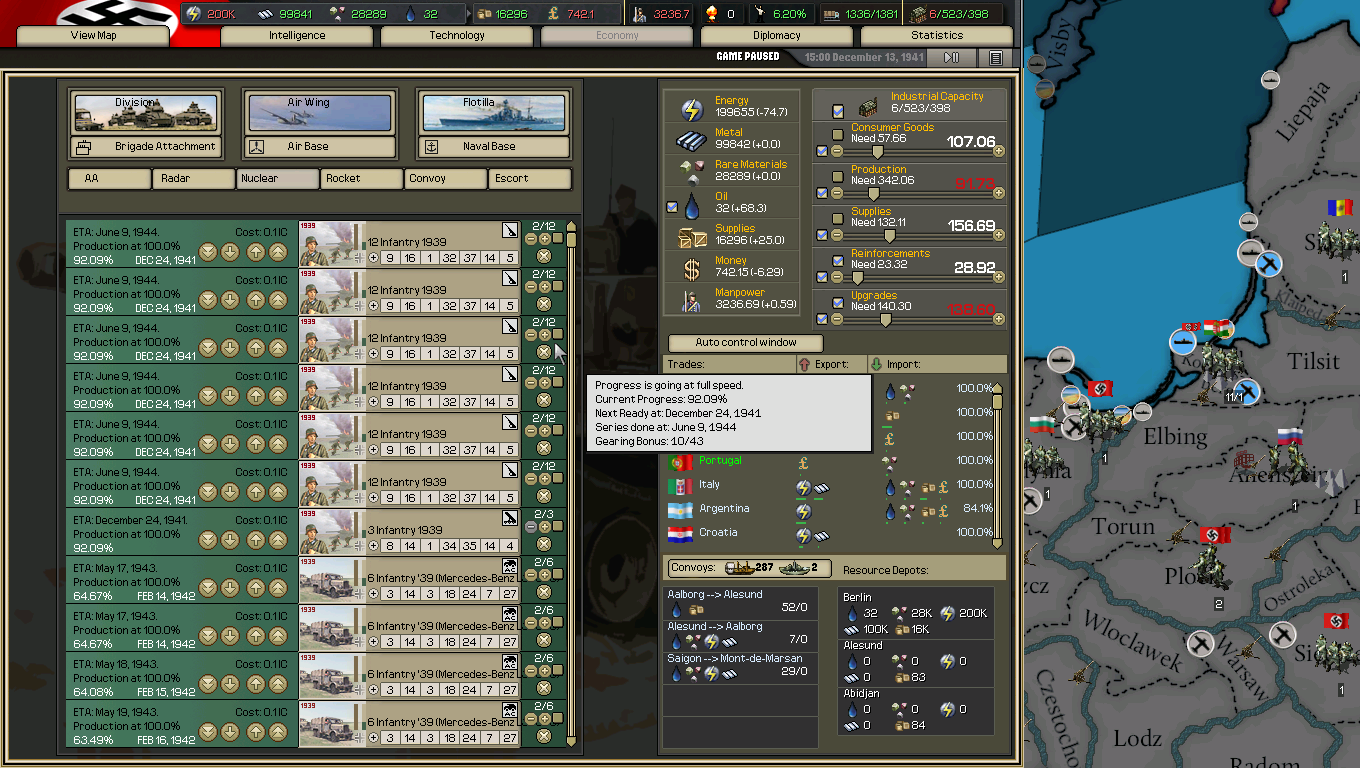This screenshot has width=1360, height=768.
Task: Click the Export trades button
Action: (831, 362)
